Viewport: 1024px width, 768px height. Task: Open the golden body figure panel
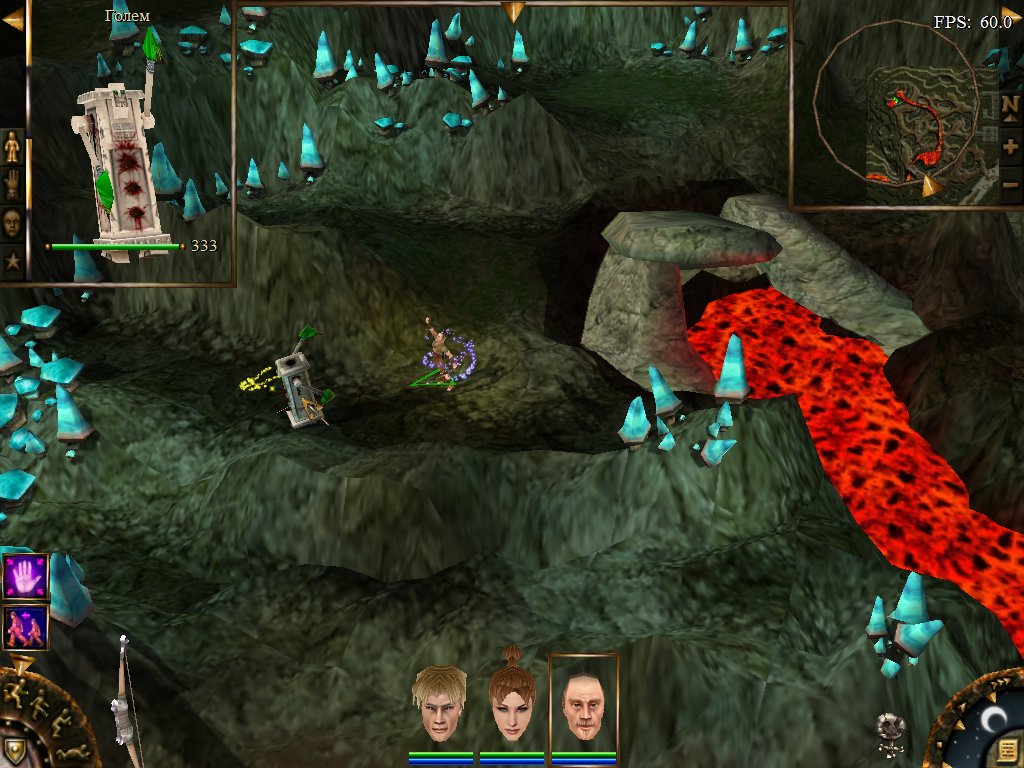tap(12, 147)
